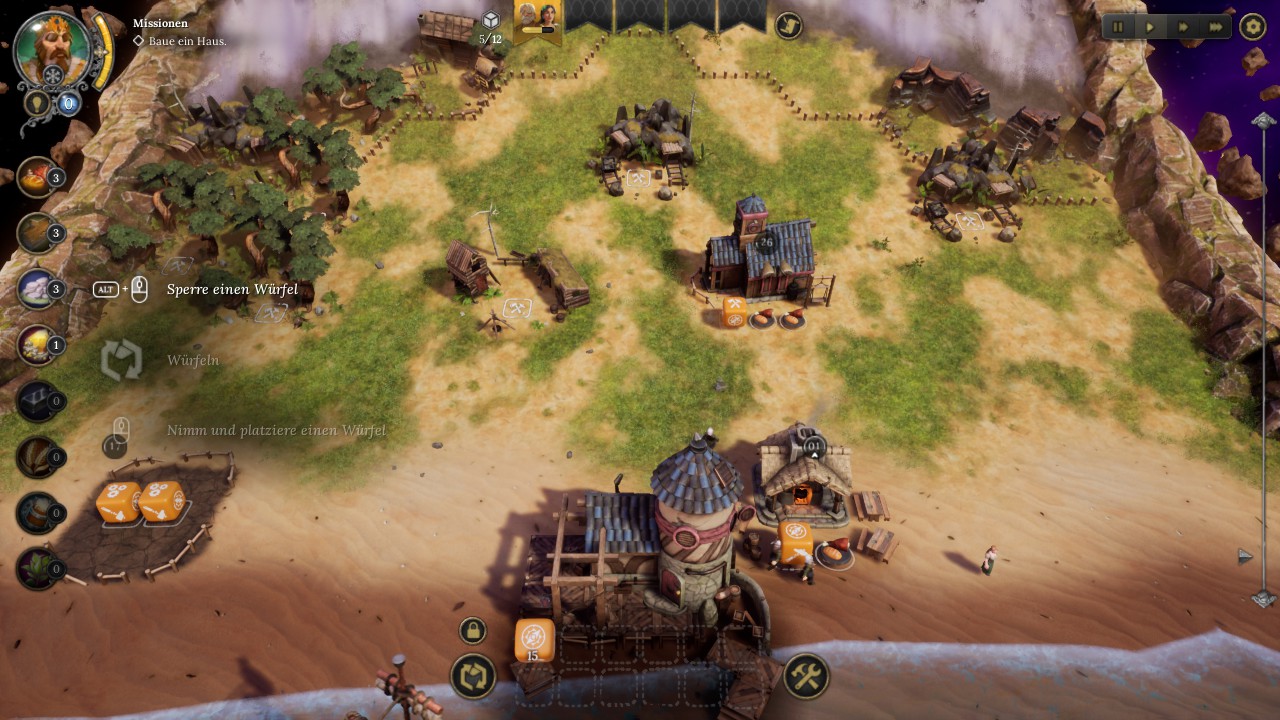Select the food resource icon
The image size is (1280, 720).
37,177
